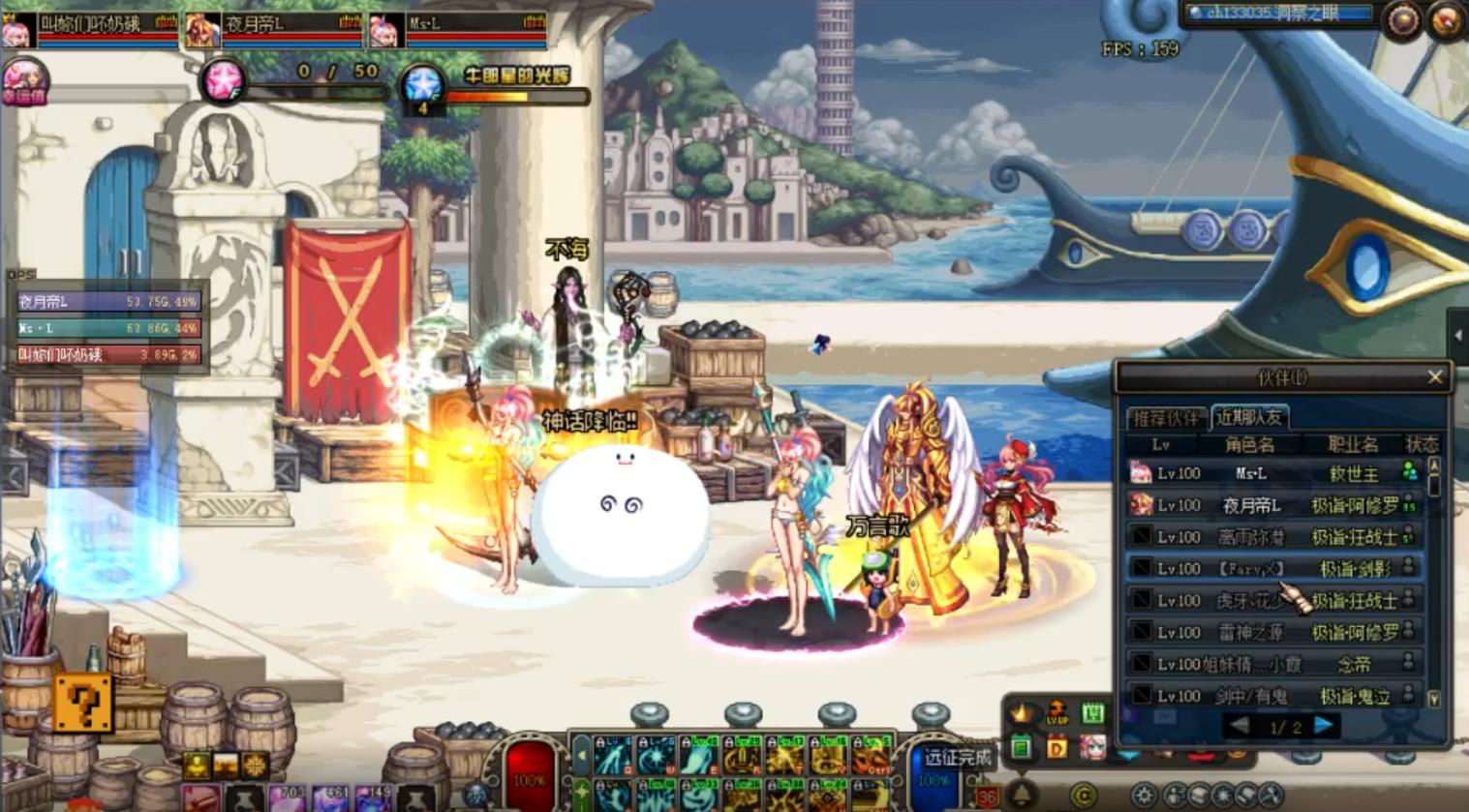Activate the blue star 牛郎星的光辉 buff icon
This screenshot has height=812, width=1469.
423,85
